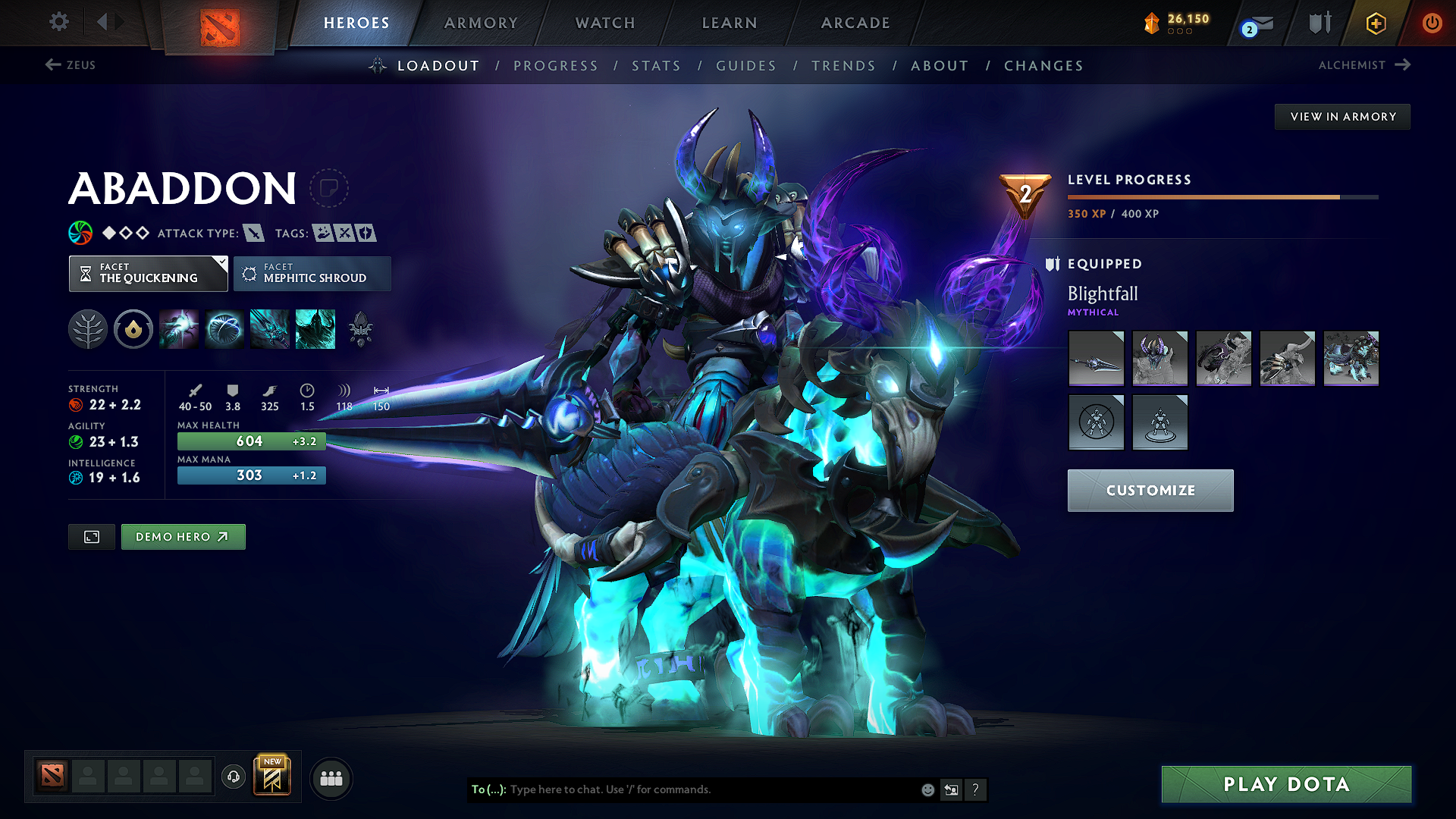
Task: Click the find party members icon
Action: tap(331, 777)
